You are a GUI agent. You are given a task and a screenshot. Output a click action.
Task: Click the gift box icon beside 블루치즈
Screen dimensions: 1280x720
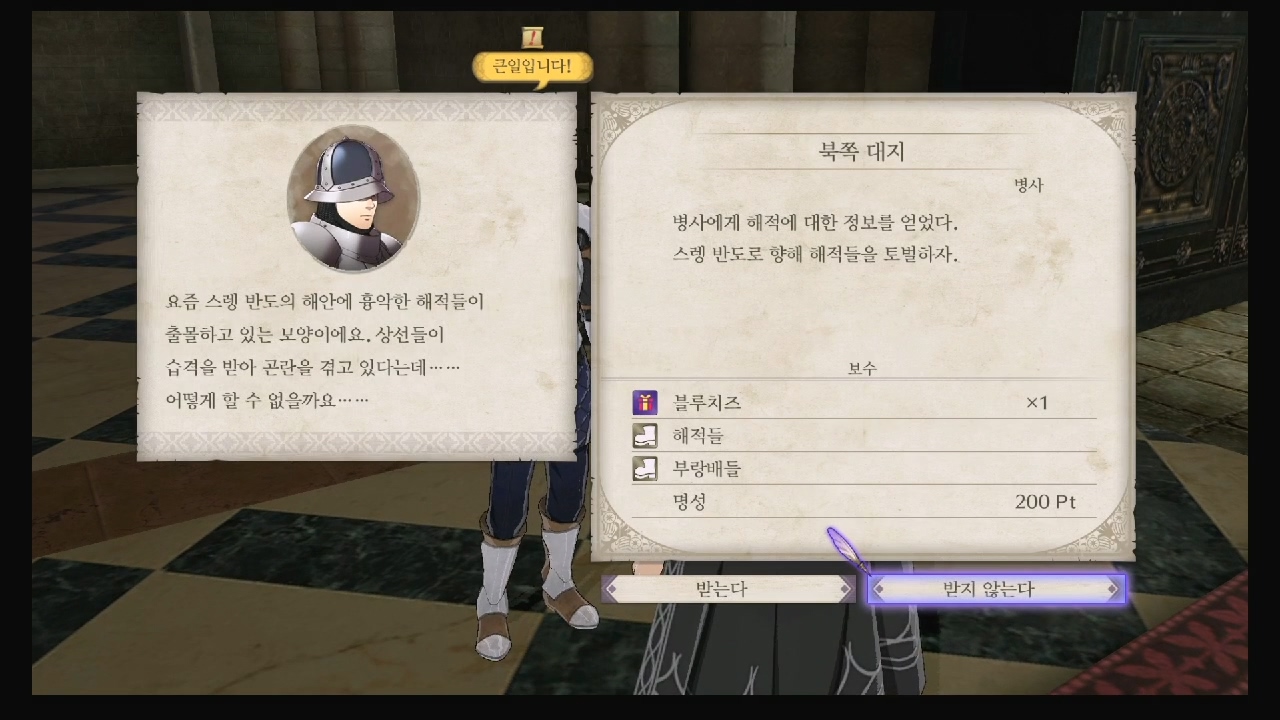[x=645, y=401]
